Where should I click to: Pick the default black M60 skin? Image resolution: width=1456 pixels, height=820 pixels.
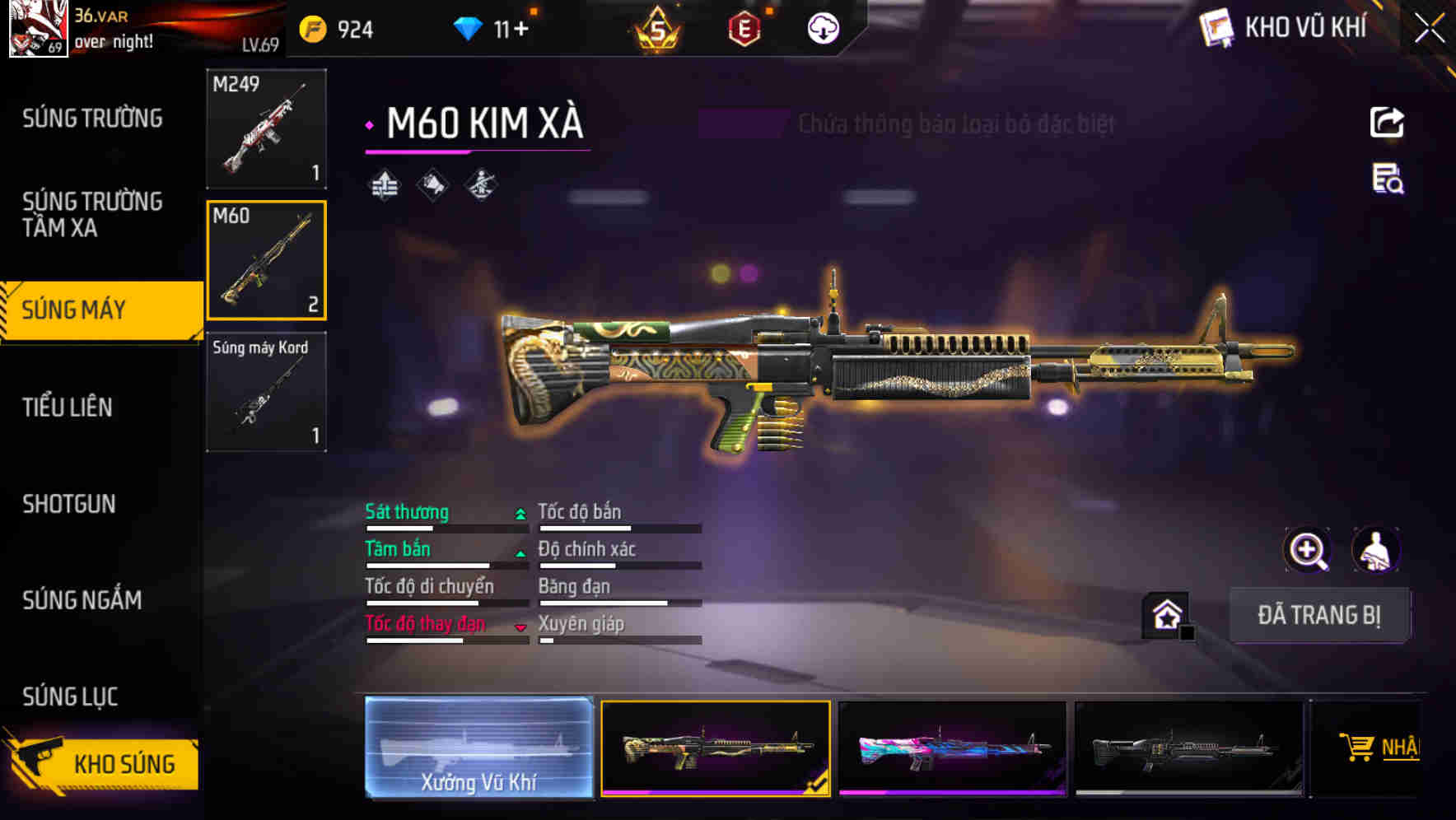(1188, 748)
